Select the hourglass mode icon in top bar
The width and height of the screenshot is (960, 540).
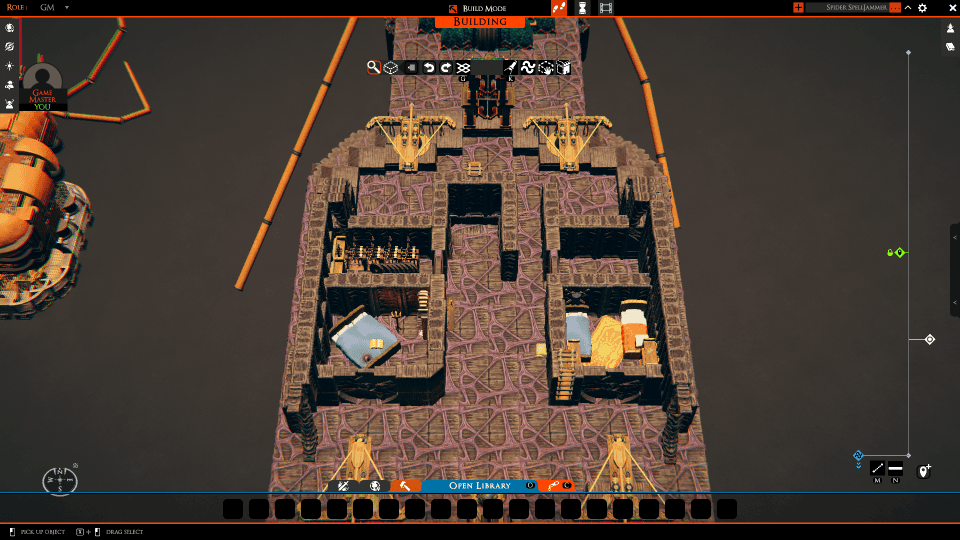(x=582, y=8)
